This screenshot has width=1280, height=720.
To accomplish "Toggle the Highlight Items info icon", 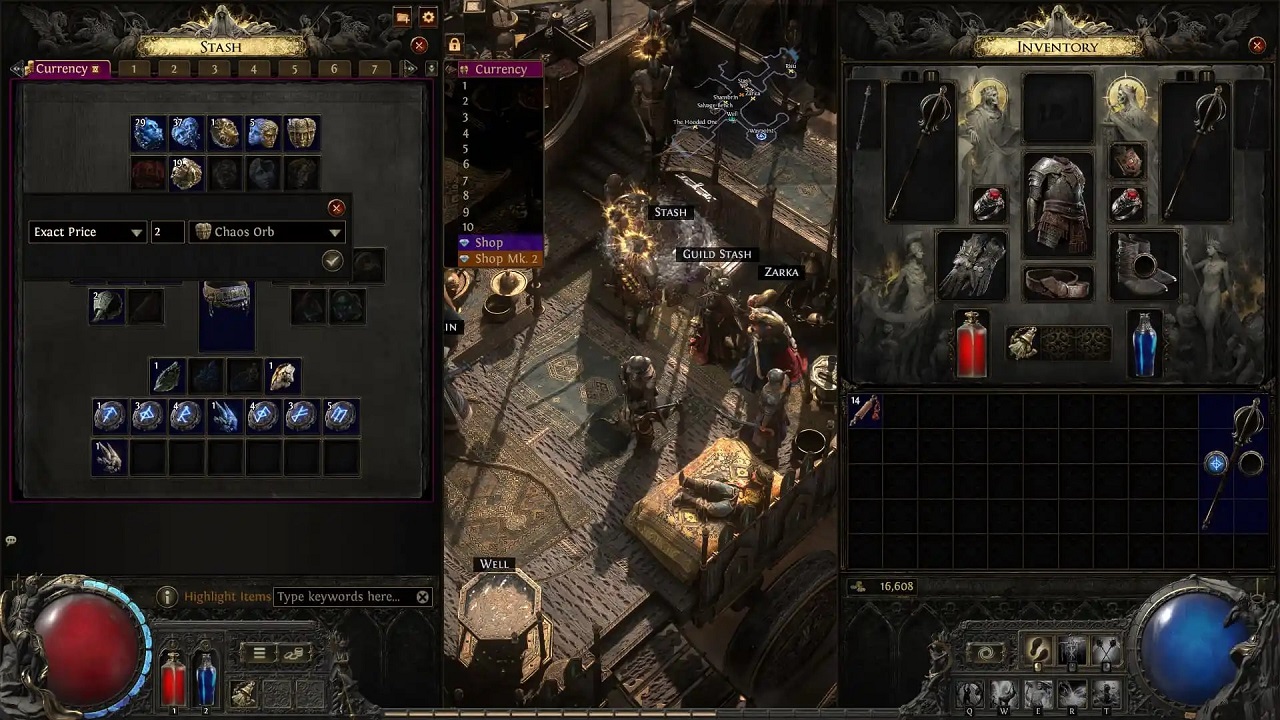I will (x=167, y=596).
